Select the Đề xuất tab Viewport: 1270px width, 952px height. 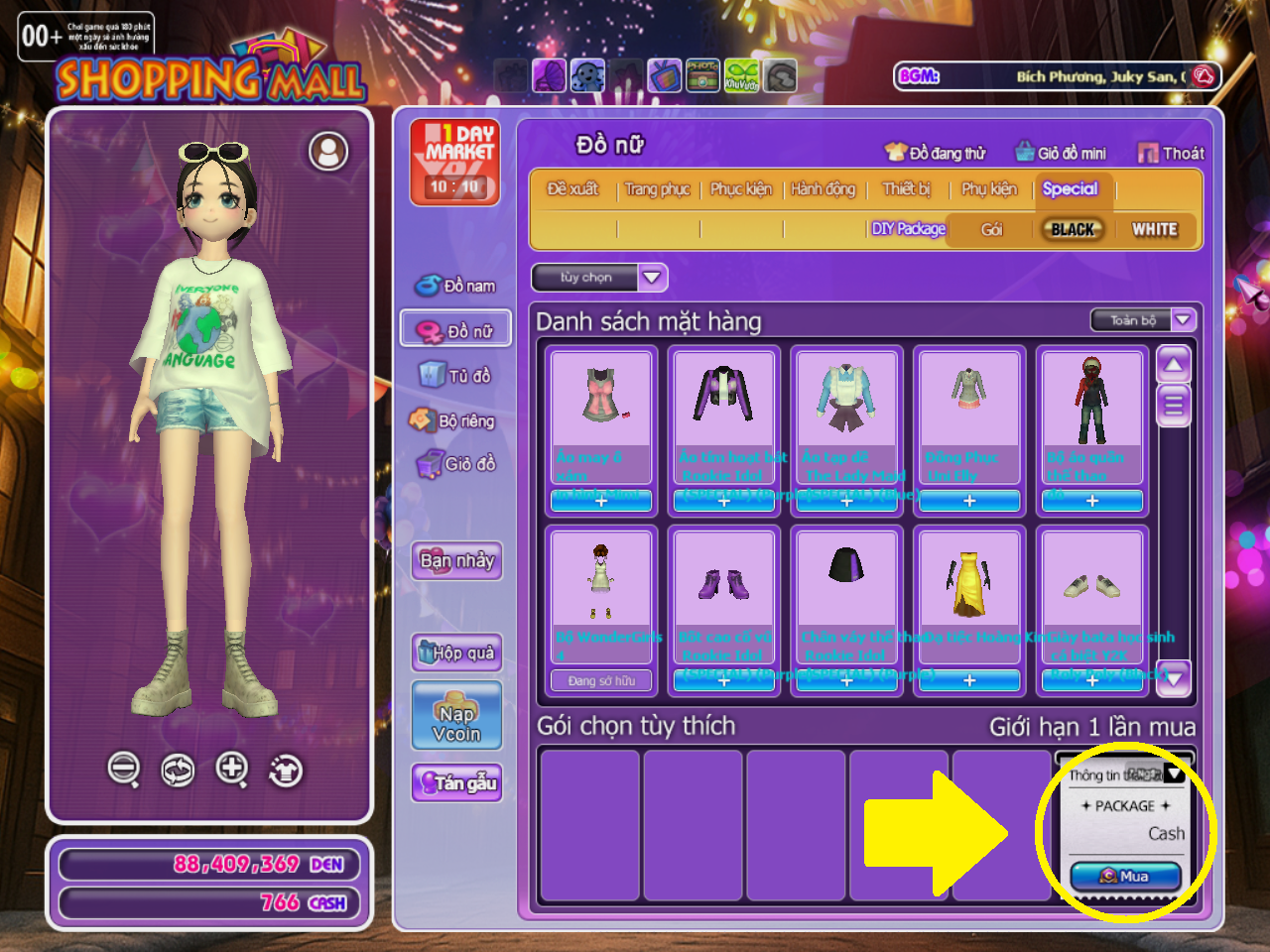pyautogui.click(x=572, y=189)
